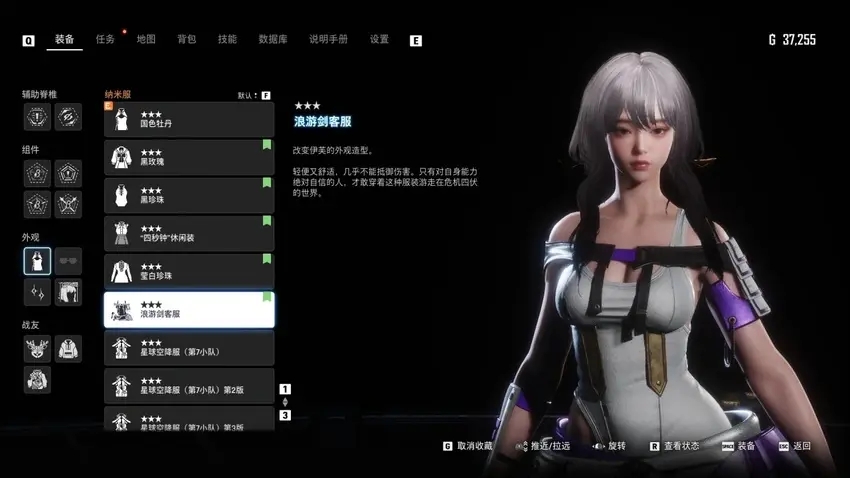
Task: Open the 地图 (Map) tab
Action: pos(146,40)
